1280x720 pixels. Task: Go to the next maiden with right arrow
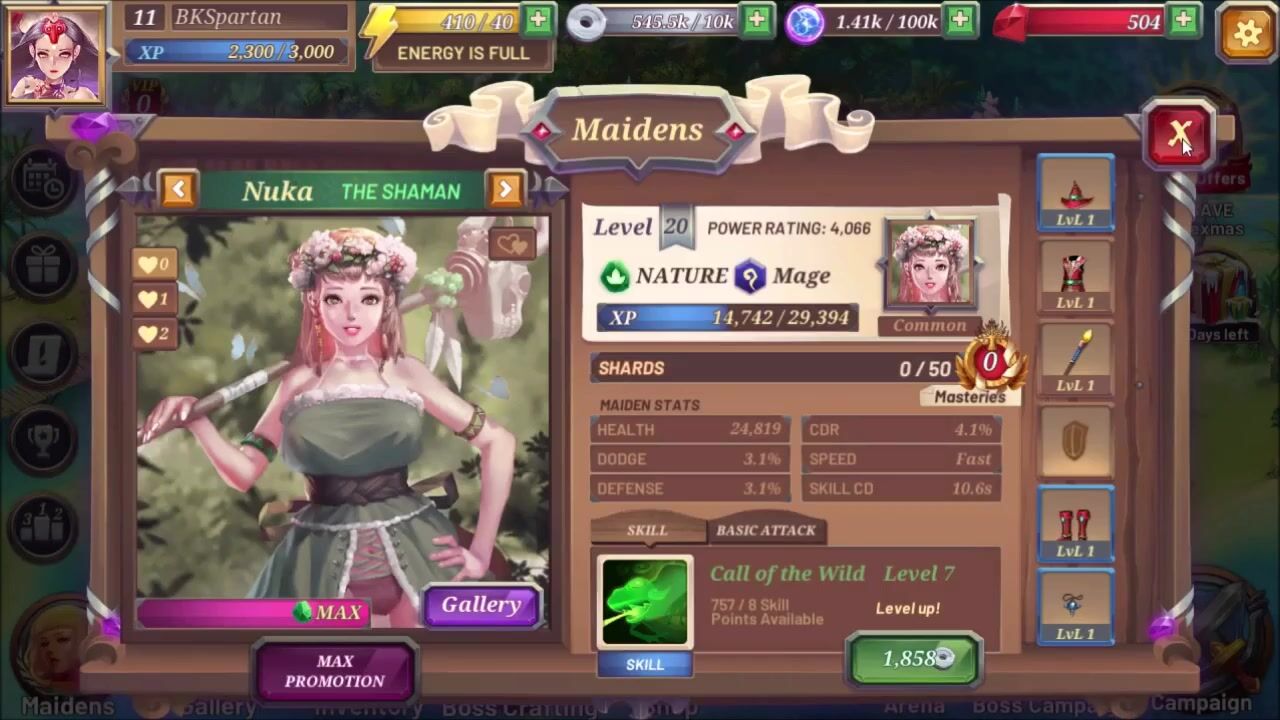pos(505,189)
